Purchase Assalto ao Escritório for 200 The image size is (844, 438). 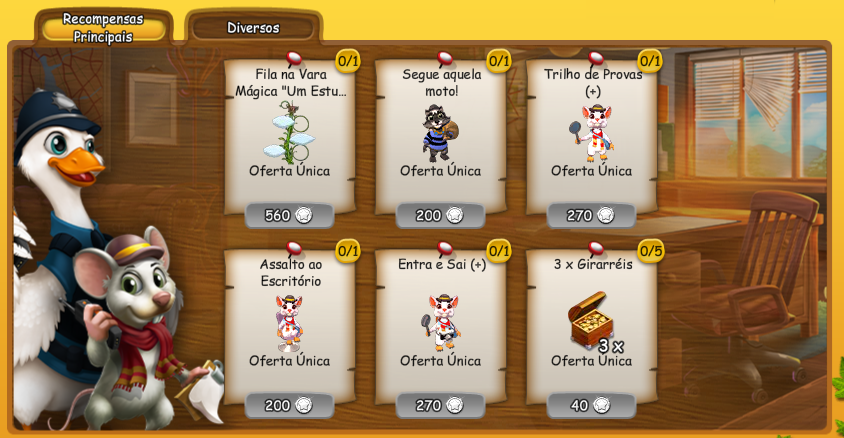click(289, 405)
